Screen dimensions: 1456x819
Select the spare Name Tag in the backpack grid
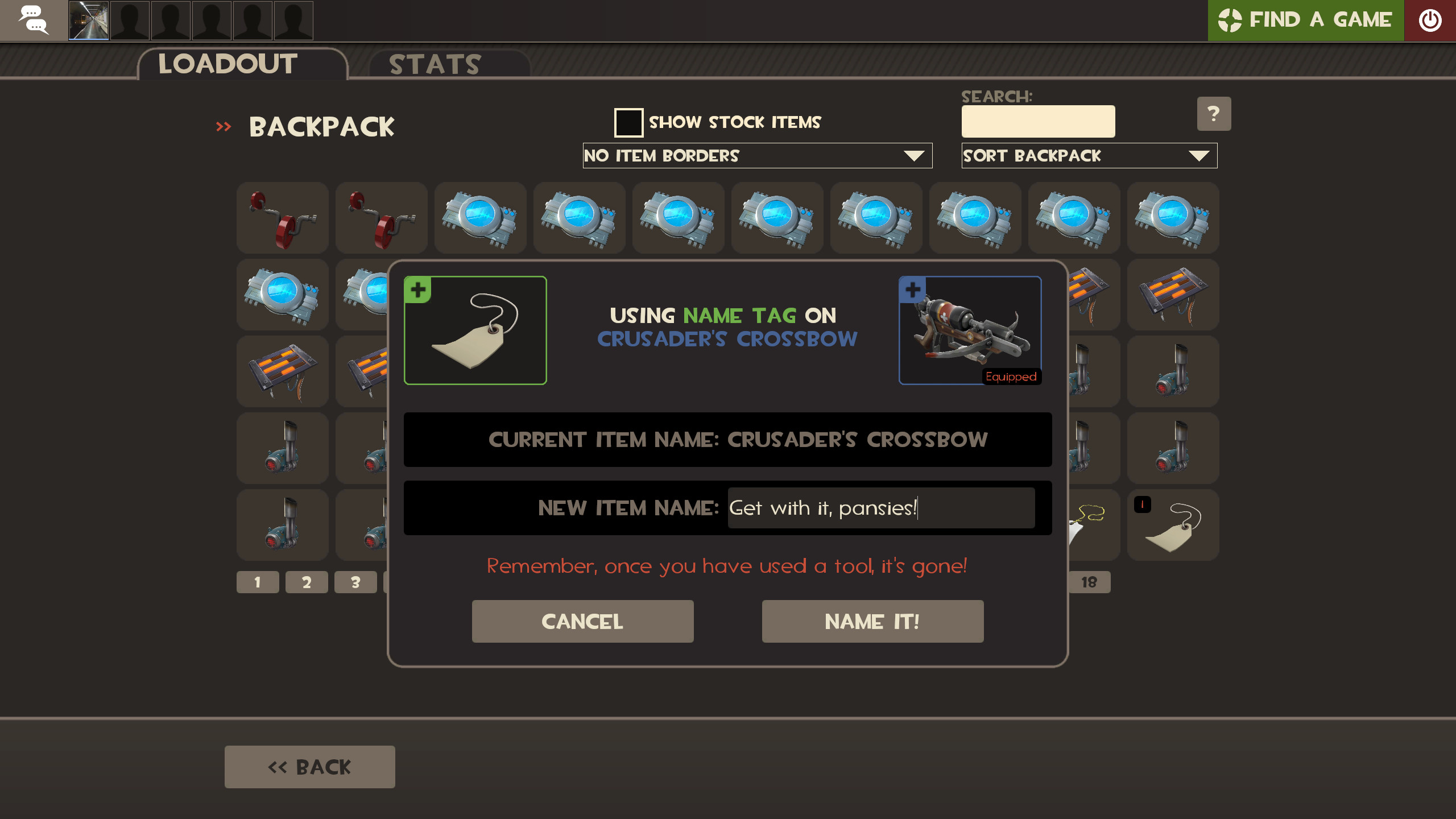click(1173, 525)
